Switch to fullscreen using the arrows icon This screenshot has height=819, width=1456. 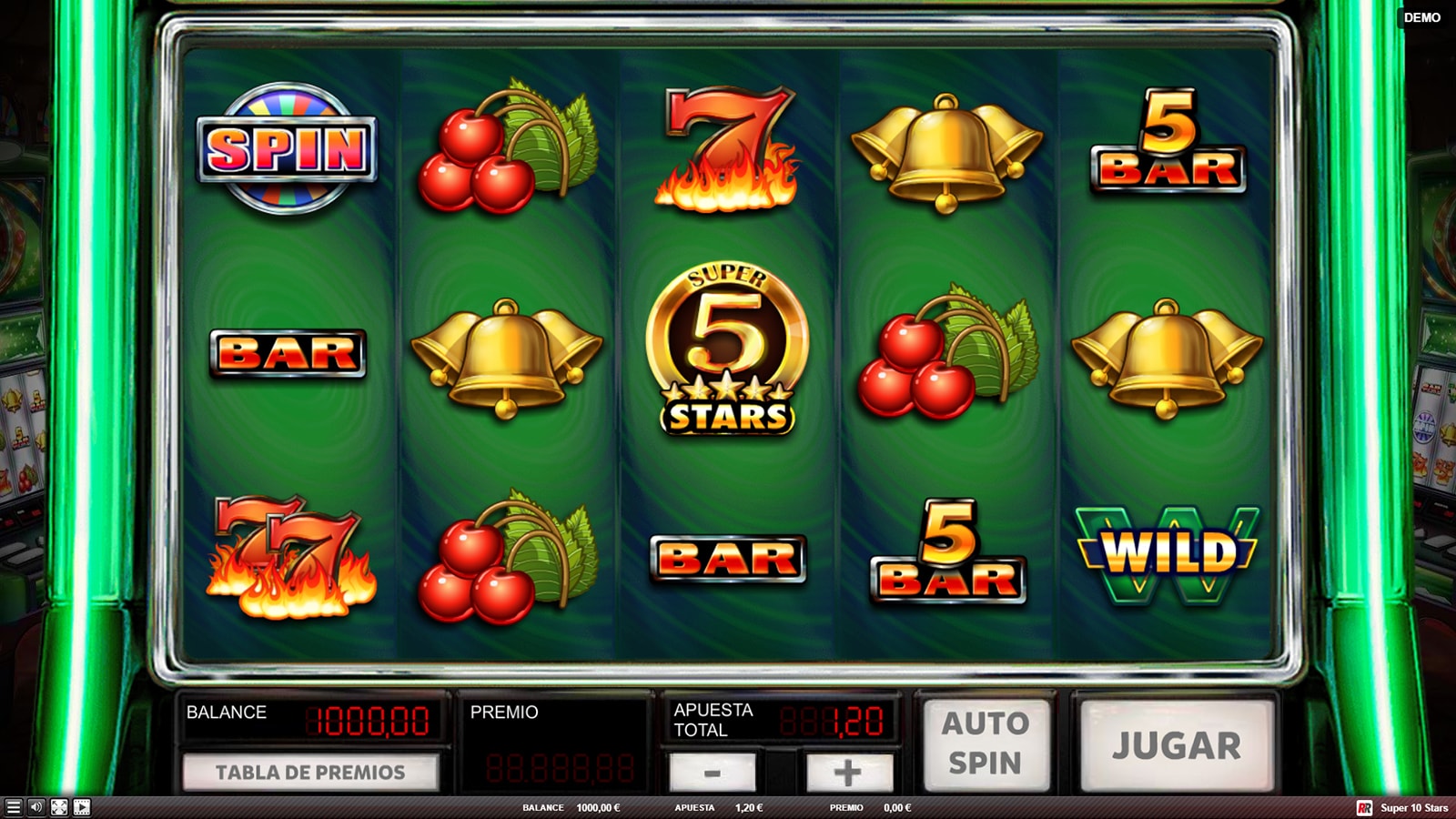pos(59,807)
